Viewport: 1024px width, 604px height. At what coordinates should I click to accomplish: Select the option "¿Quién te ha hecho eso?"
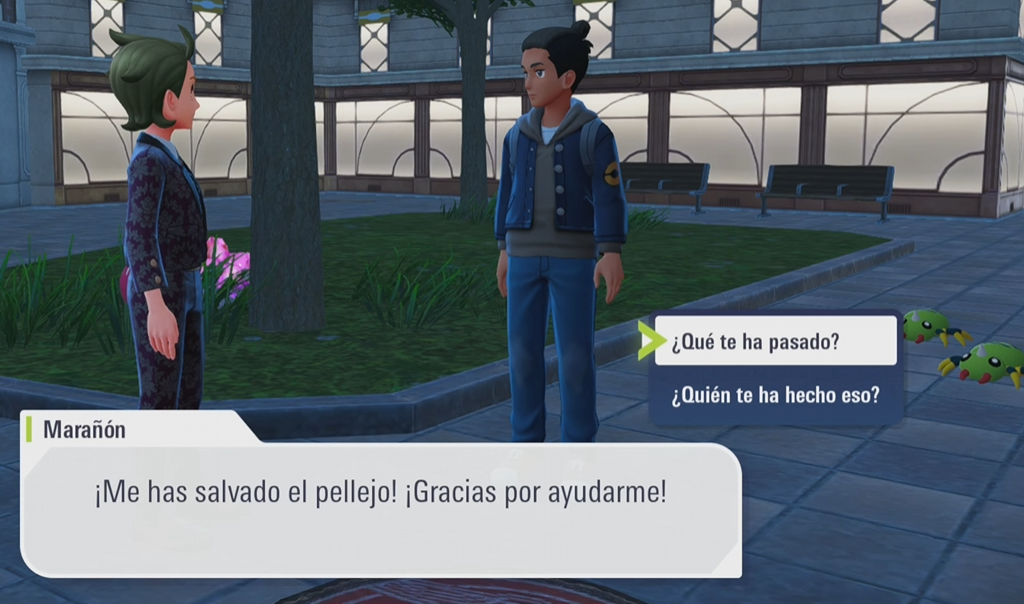[x=775, y=395]
